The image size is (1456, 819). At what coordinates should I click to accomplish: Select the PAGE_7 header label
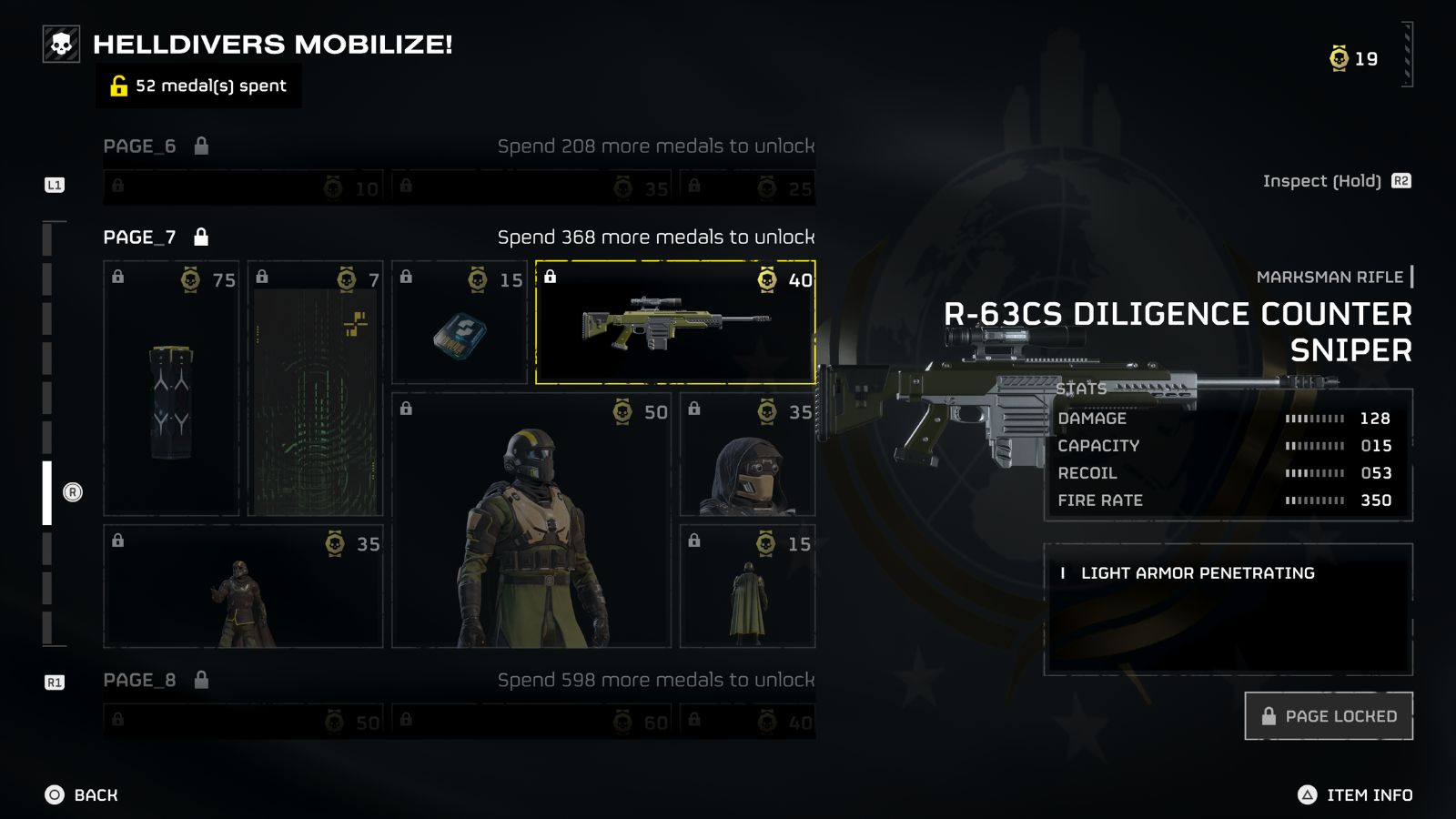[140, 238]
